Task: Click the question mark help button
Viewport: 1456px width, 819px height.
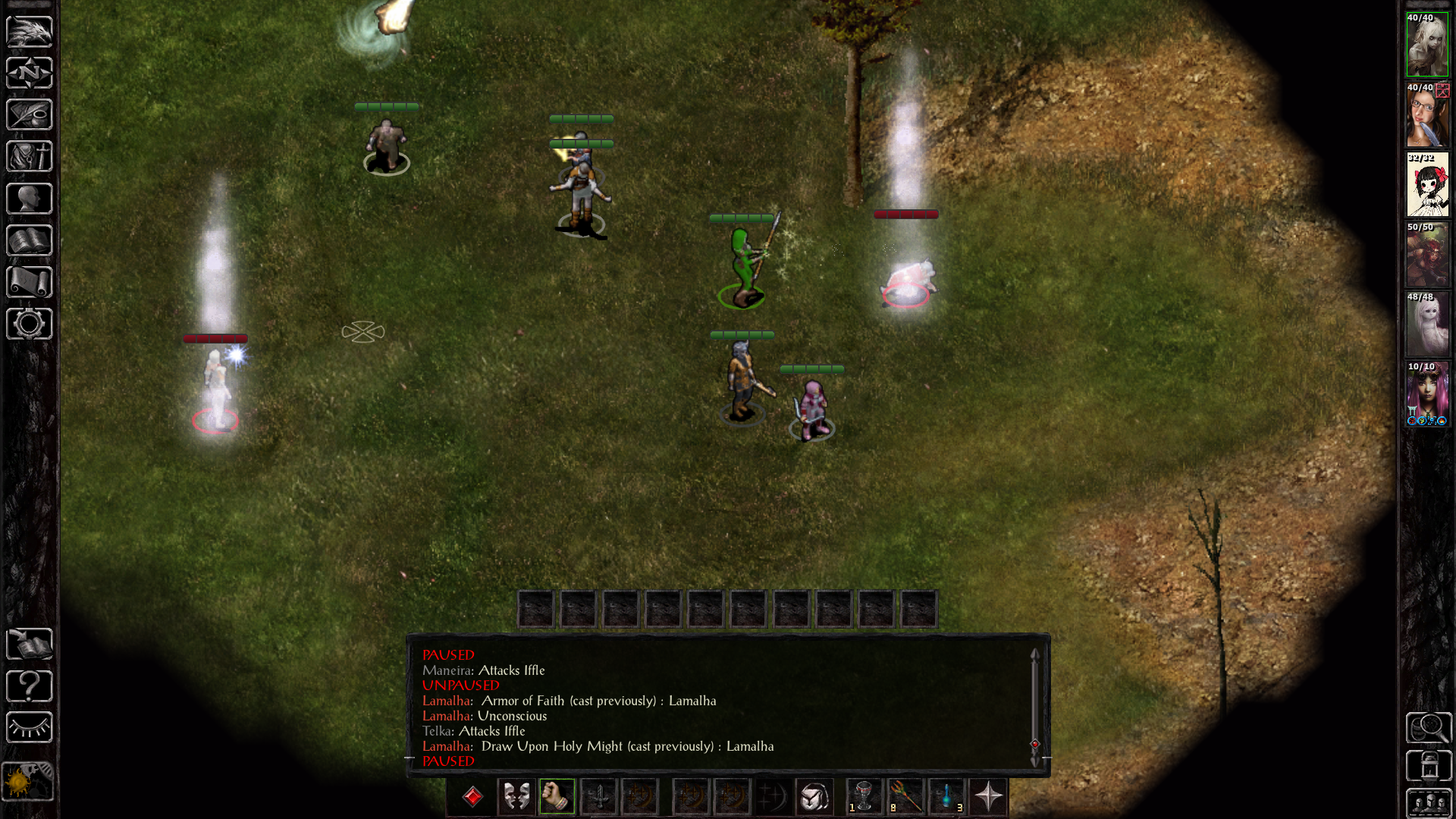Action: (x=30, y=686)
